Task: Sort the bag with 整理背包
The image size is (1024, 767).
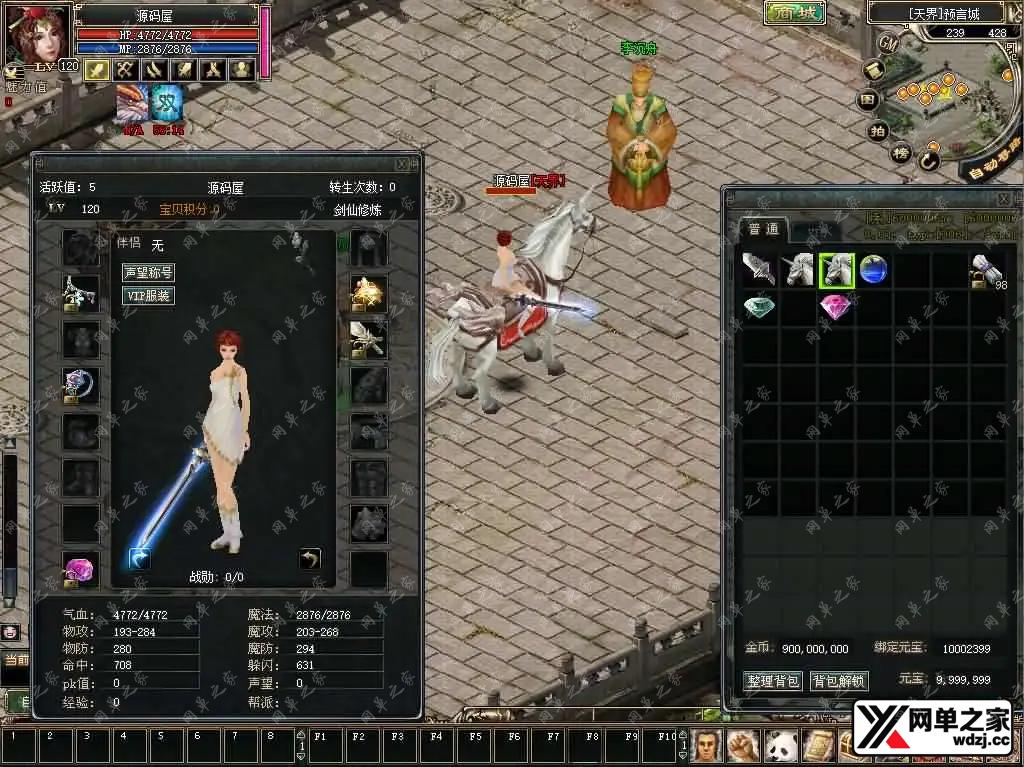Action: pos(774,681)
